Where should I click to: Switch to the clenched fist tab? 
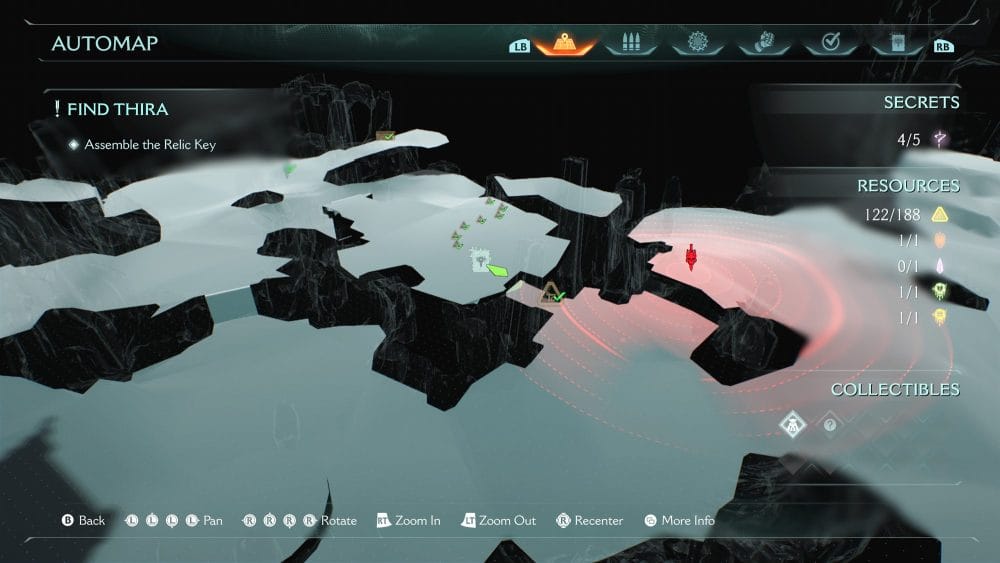tap(763, 44)
